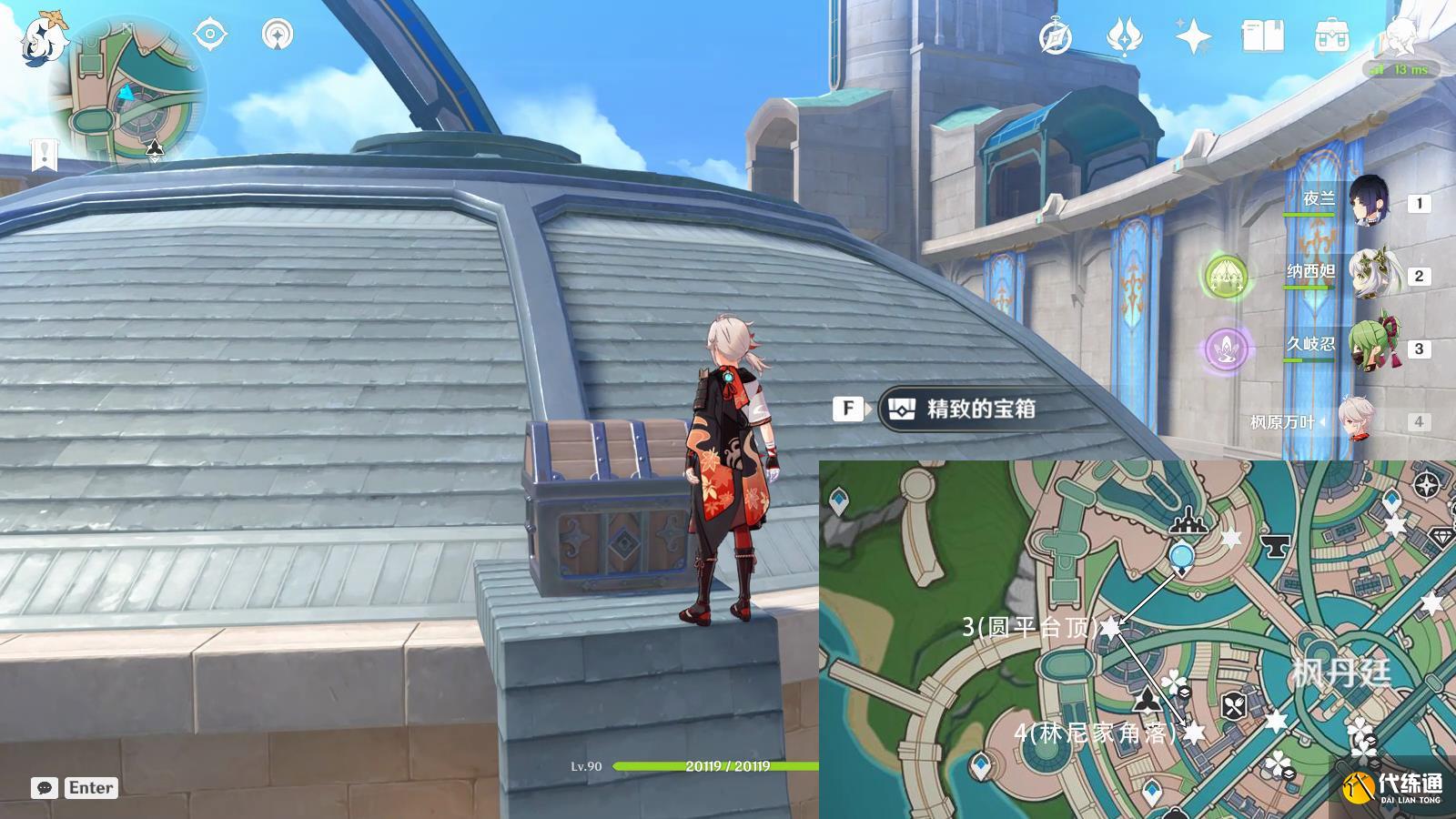Open the compass events icon
1456x819 pixels.
(x=1056, y=37)
